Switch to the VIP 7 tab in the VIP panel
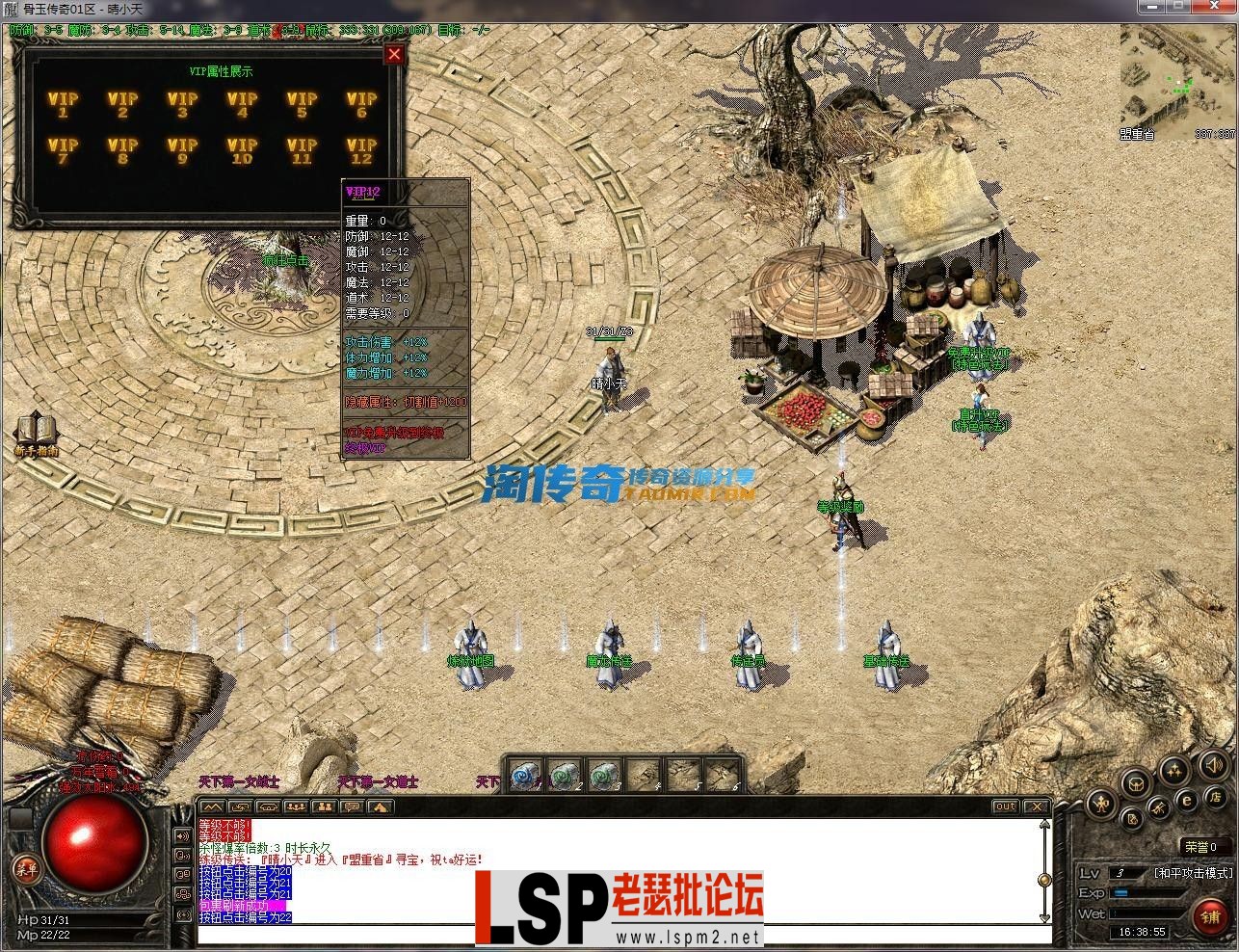 [64, 150]
